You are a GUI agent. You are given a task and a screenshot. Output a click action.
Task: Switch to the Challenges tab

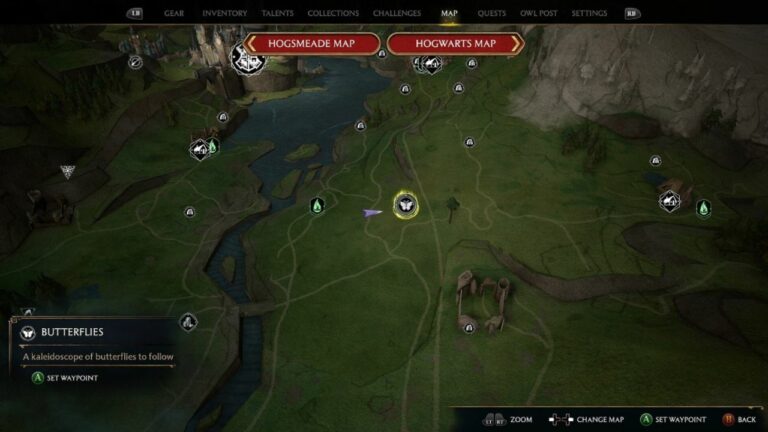pos(396,14)
